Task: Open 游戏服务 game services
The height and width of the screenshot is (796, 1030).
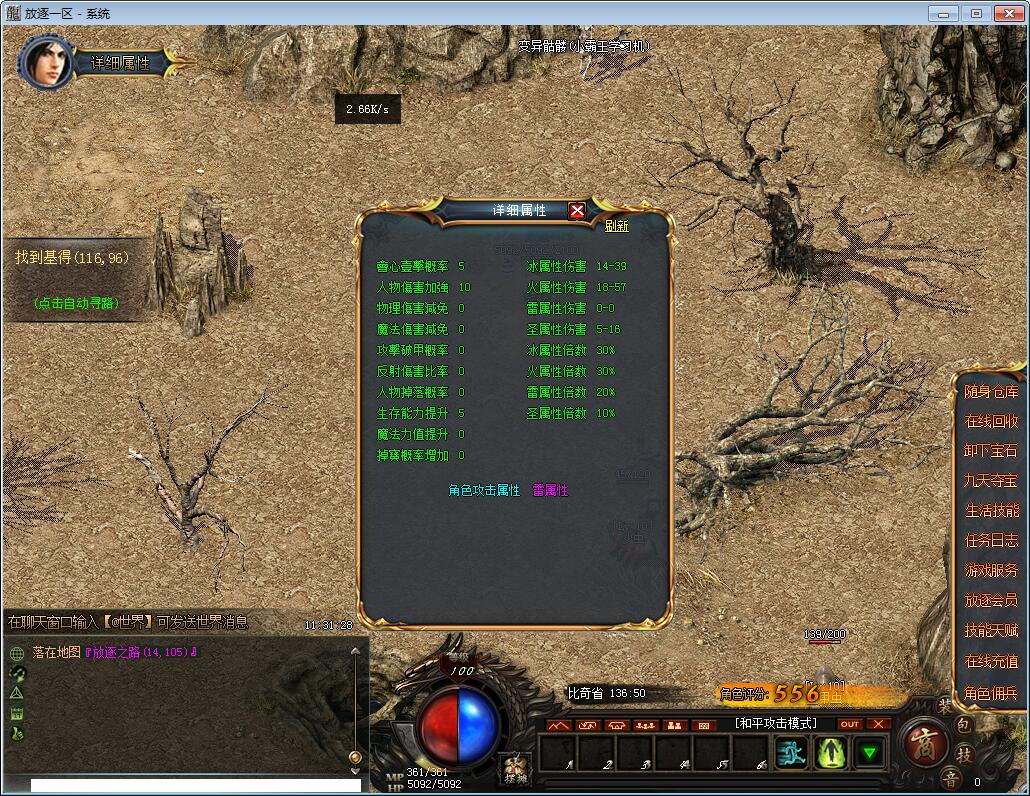Action: coord(991,571)
